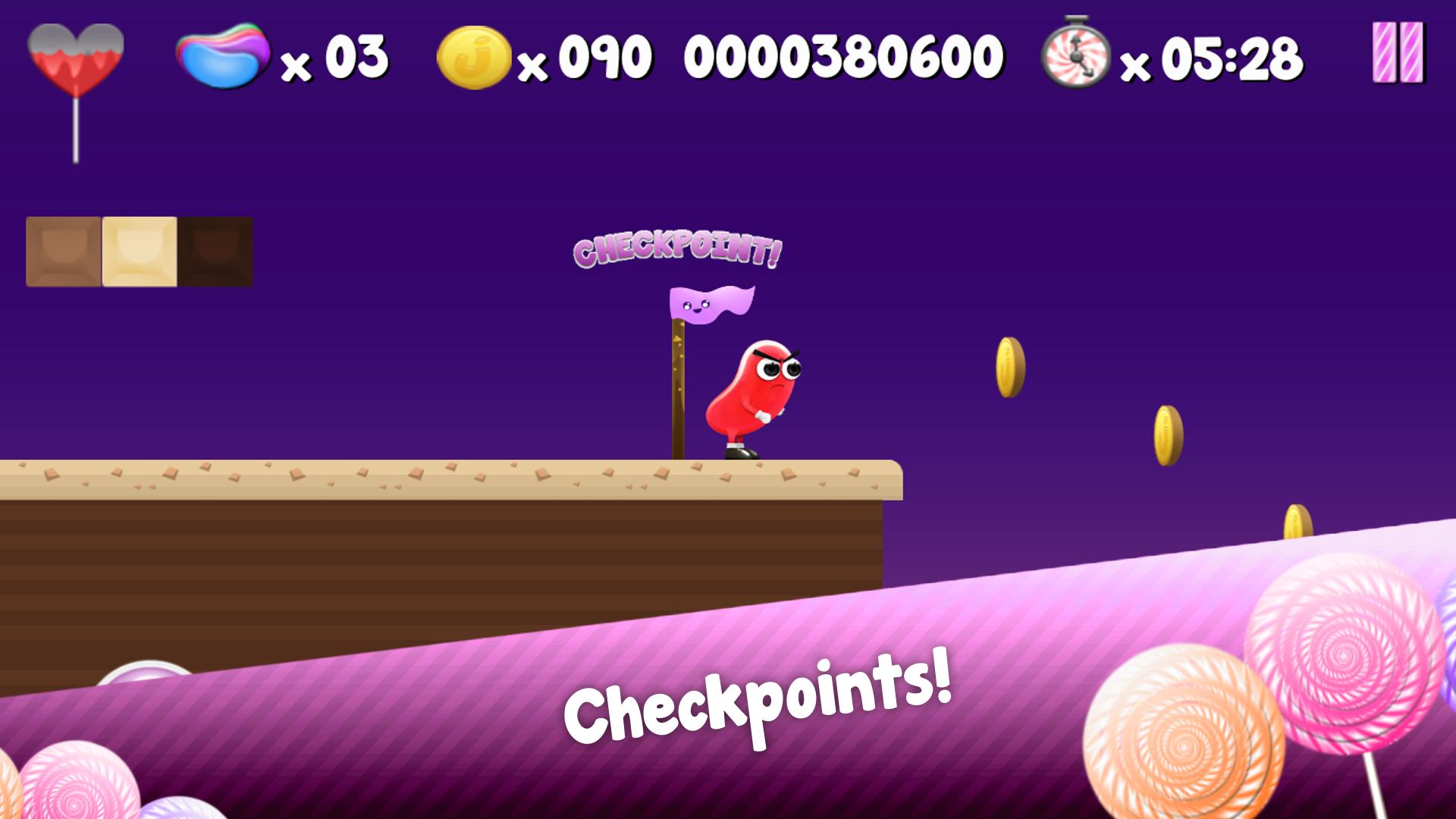Screen dimensions: 1456x819
Task: Pause the game with the pink striped button
Action: [1398, 52]
